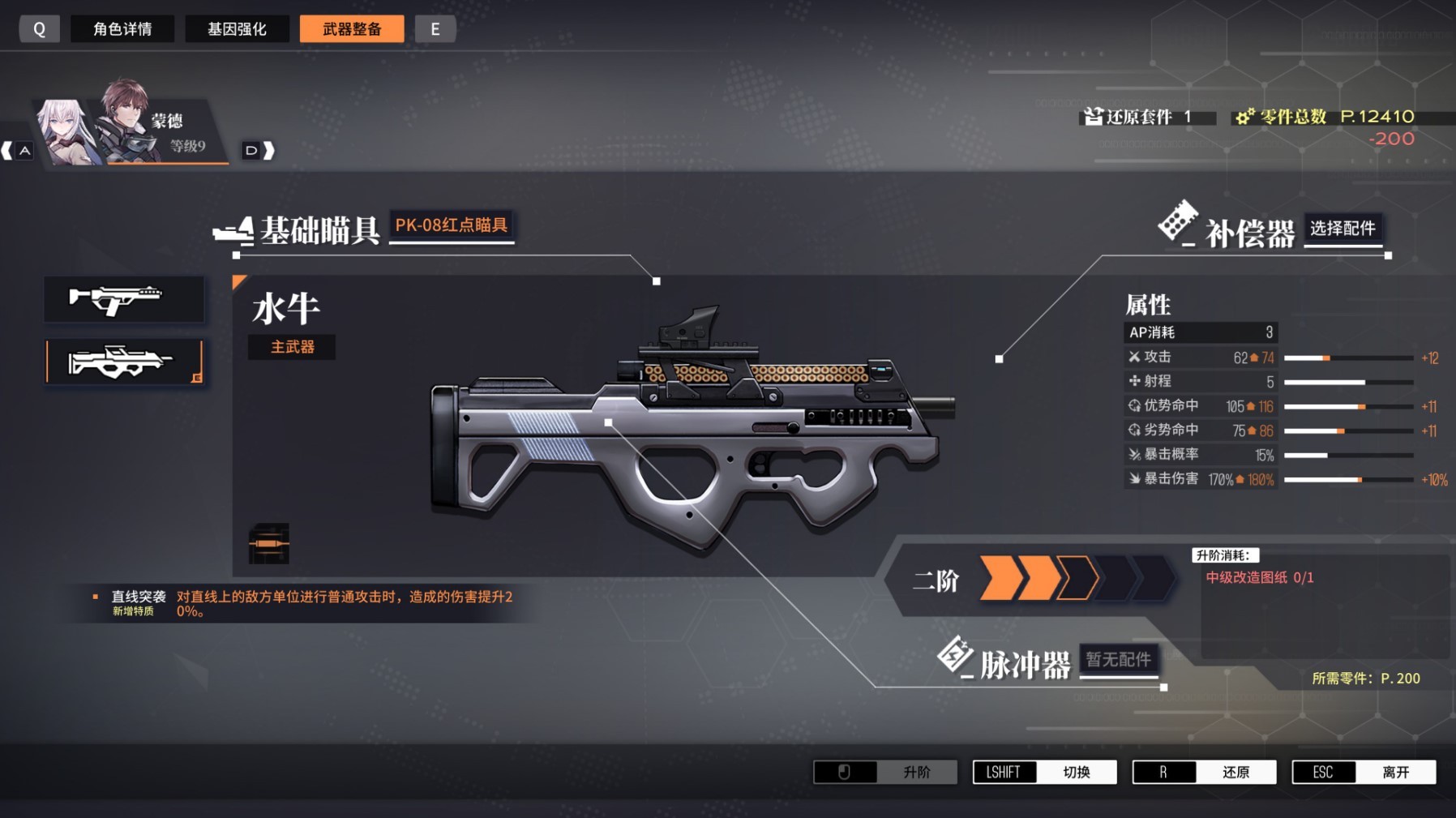Viewport: 1456px width, 818px height.
Task: Switch to the 基因强化 tab
Action: click(237, 29)
